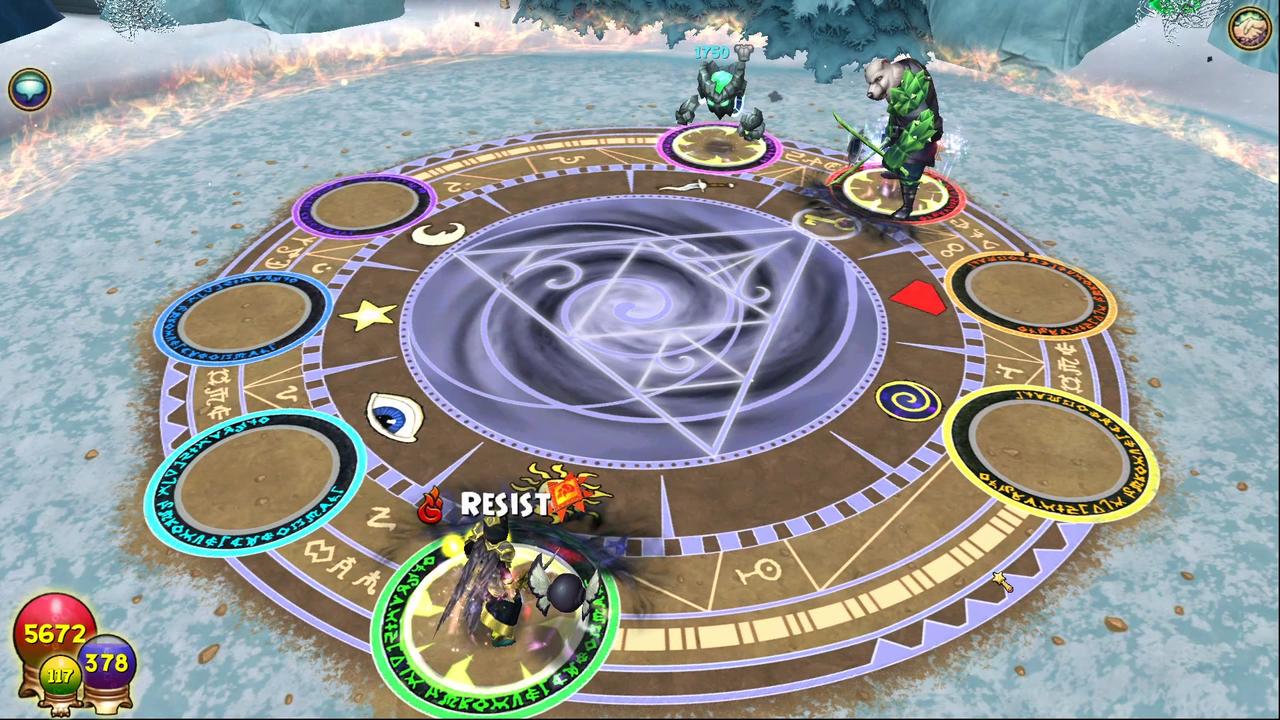Click the purple spiral sigil near the yellow circle
Image resolution: width=1280 pixels, height=720 pixels.
(908, 402)
